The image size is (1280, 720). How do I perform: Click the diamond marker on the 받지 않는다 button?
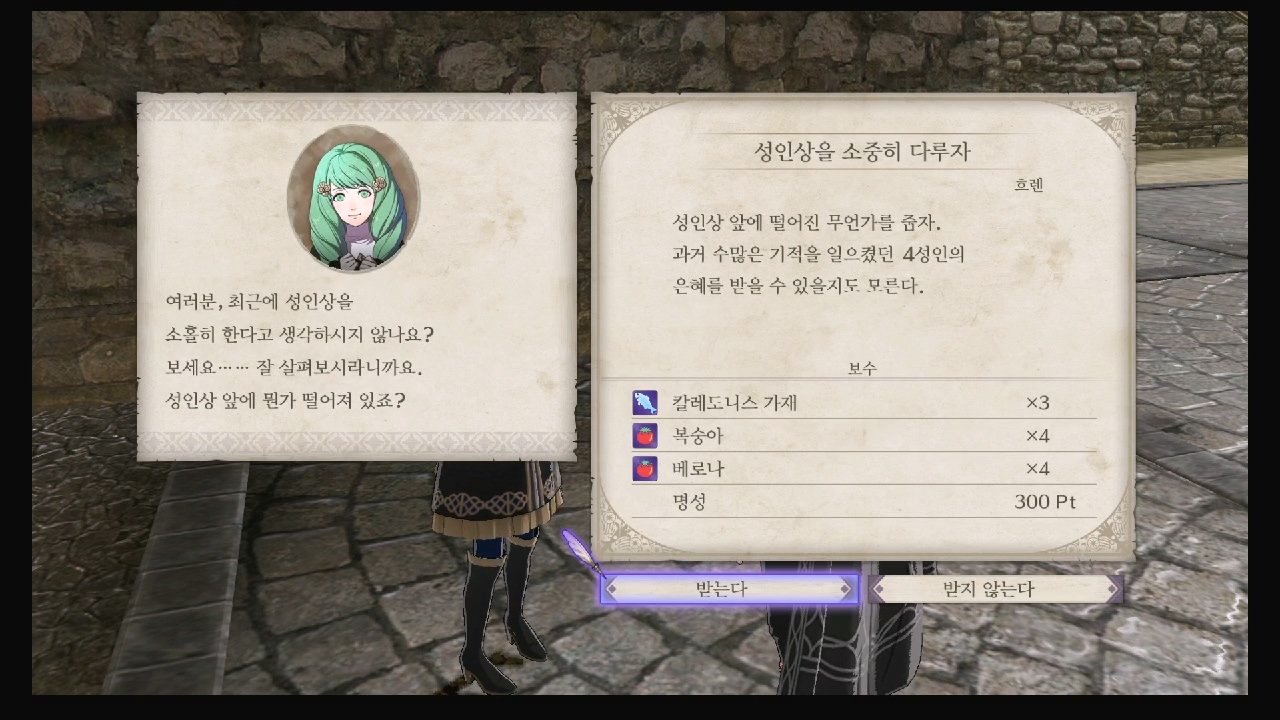877,589
